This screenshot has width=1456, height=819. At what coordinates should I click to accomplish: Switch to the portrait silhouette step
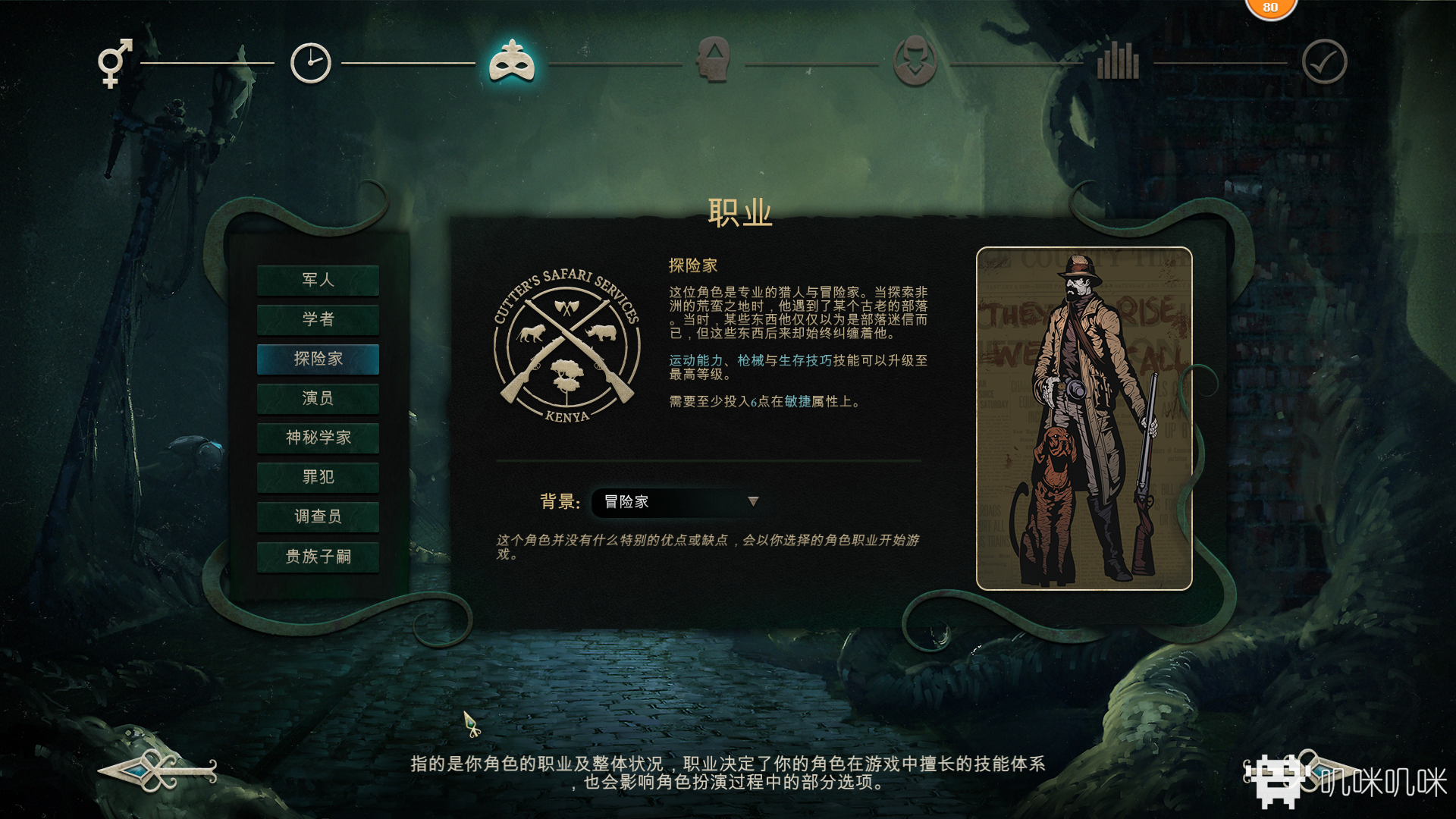pyautogui.click(x=915, y=61)
